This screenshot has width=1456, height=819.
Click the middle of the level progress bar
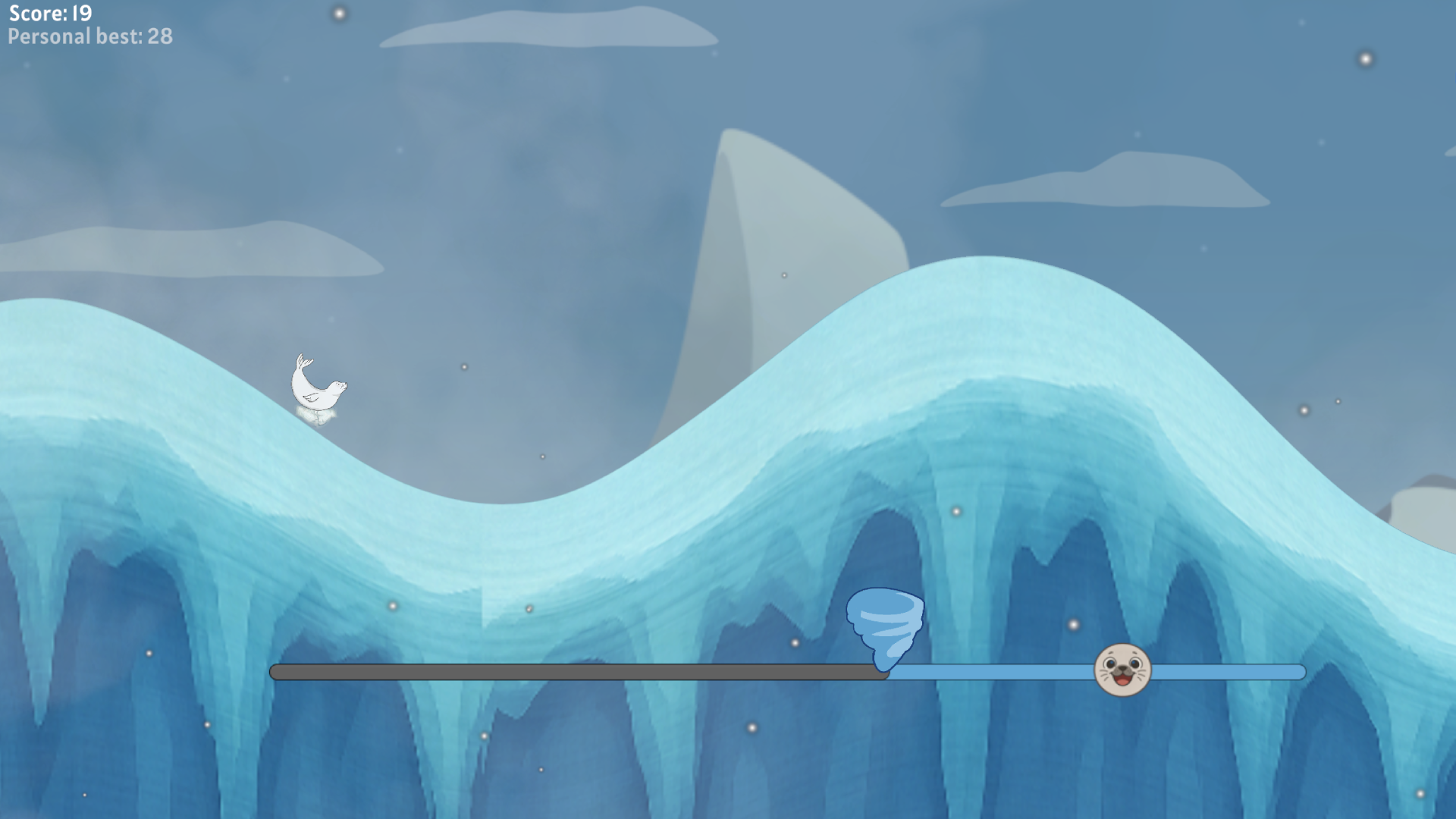(789, 670)
